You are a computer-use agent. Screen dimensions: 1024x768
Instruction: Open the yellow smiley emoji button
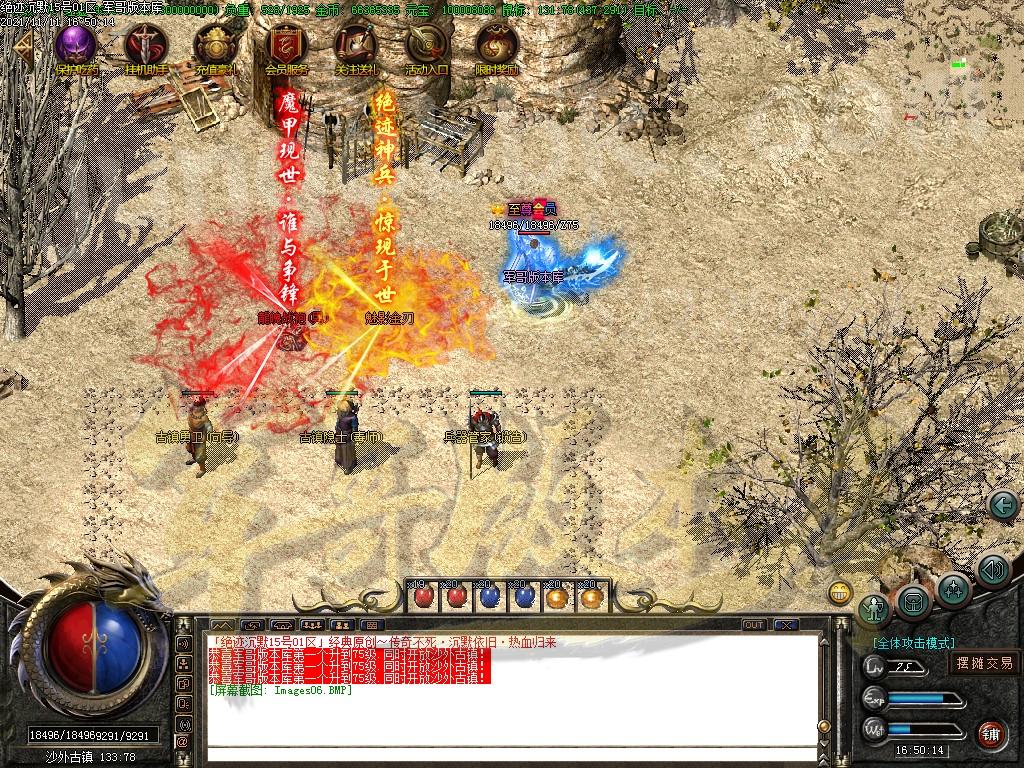[x=840, y=591]
